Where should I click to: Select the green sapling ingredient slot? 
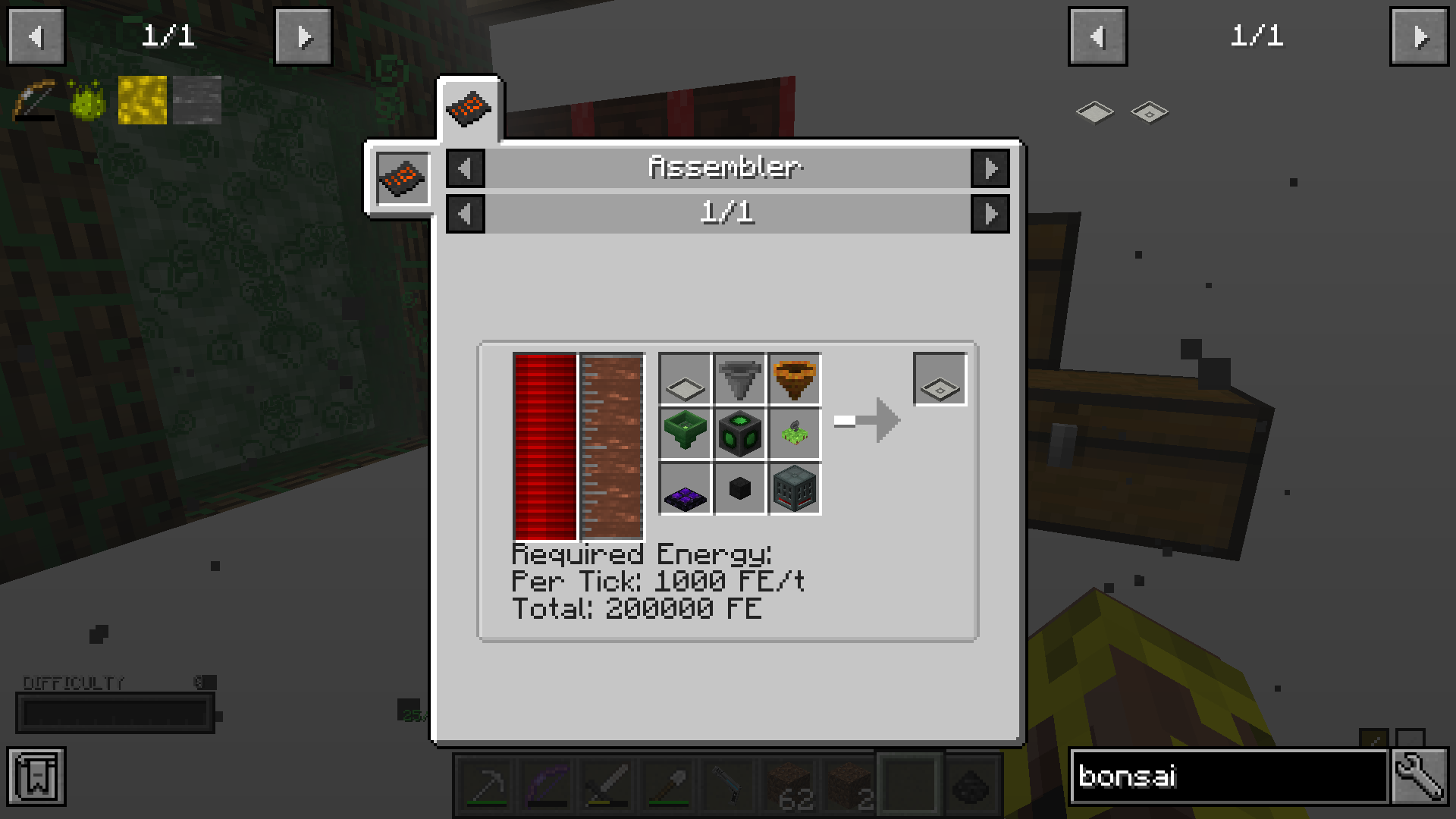pyautogui.click(x=795, y=434)
